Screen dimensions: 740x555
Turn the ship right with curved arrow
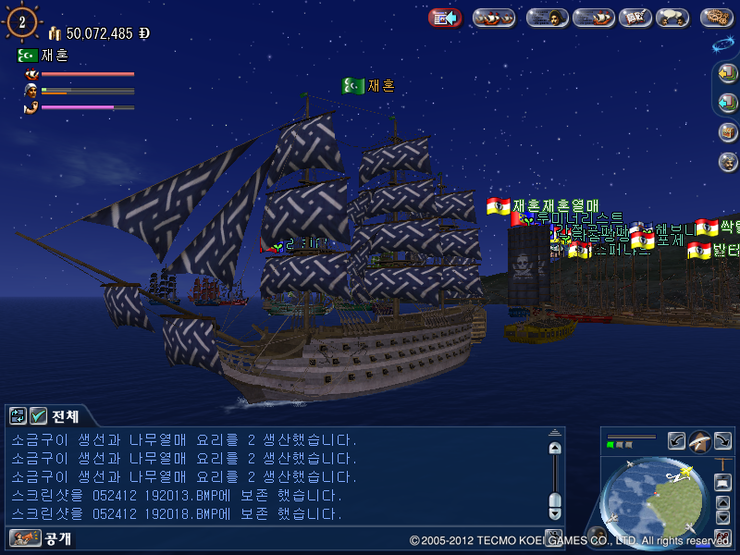(x=722, y=441)
